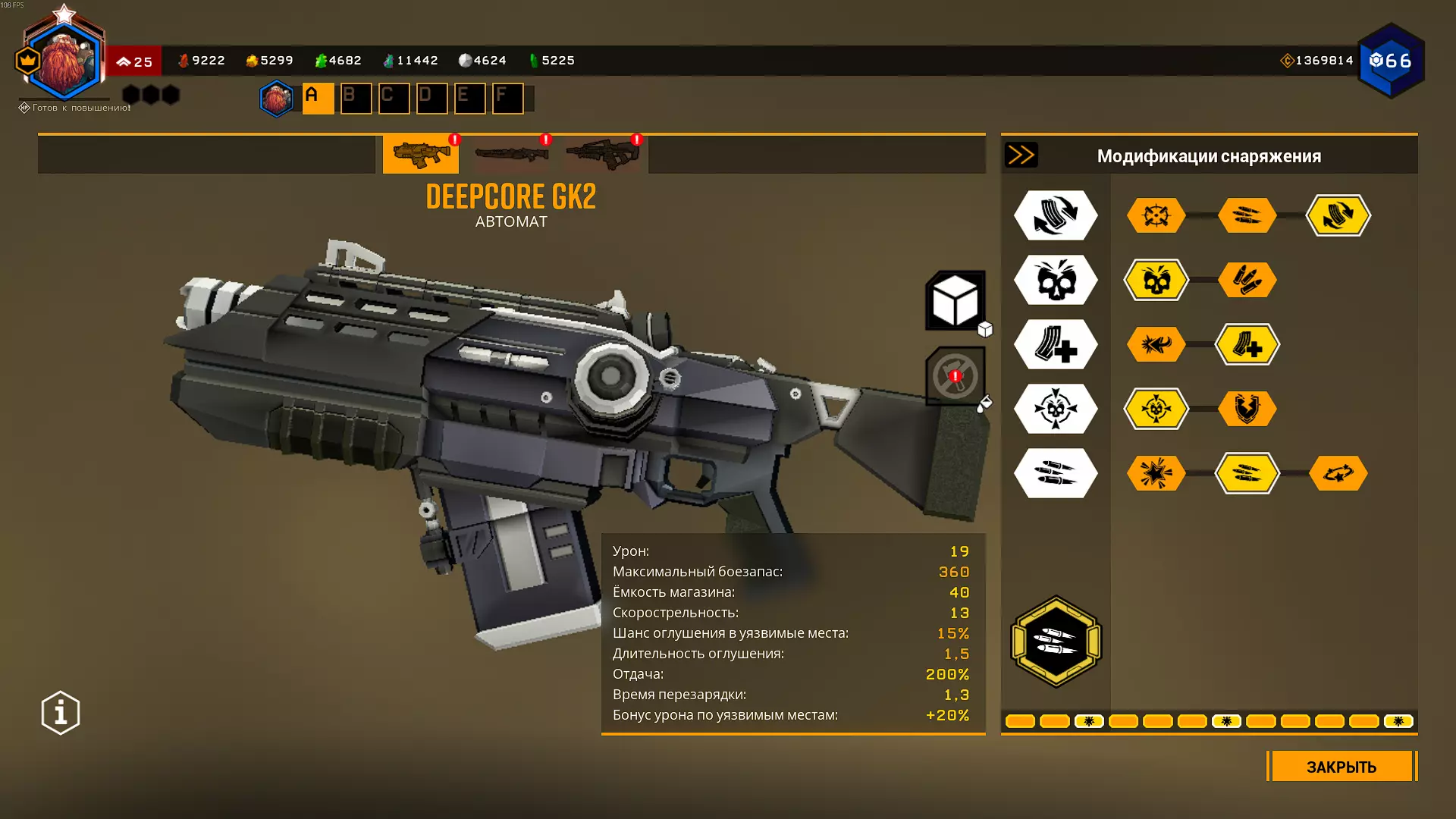This screenshot has width=1456, height=819.
Task: Select the explosion star mod in tier five
Action: tap(1156, 474)
